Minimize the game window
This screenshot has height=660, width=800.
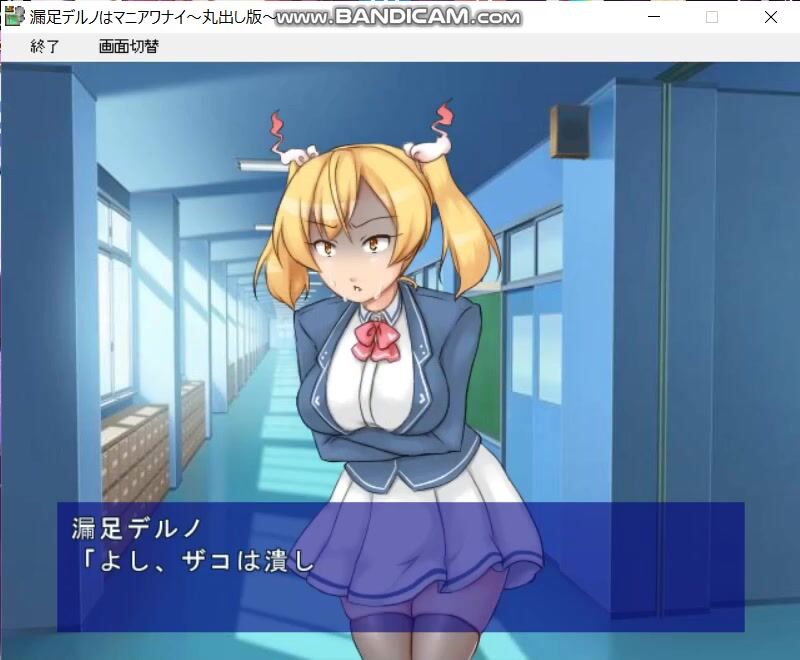[x=653, y=17]
